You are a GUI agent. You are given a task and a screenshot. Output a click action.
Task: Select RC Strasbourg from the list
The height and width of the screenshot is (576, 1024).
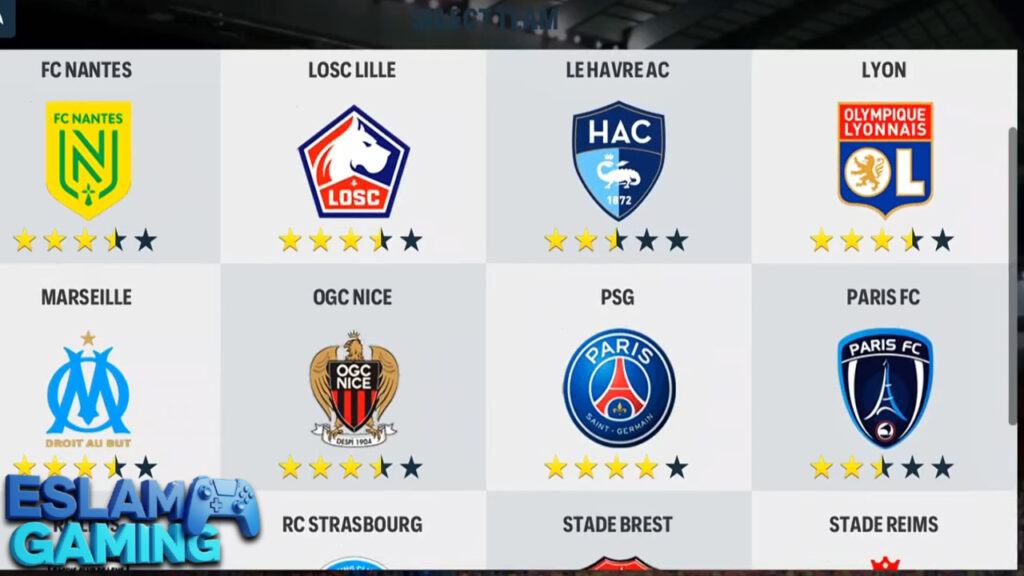coord(353,535)
